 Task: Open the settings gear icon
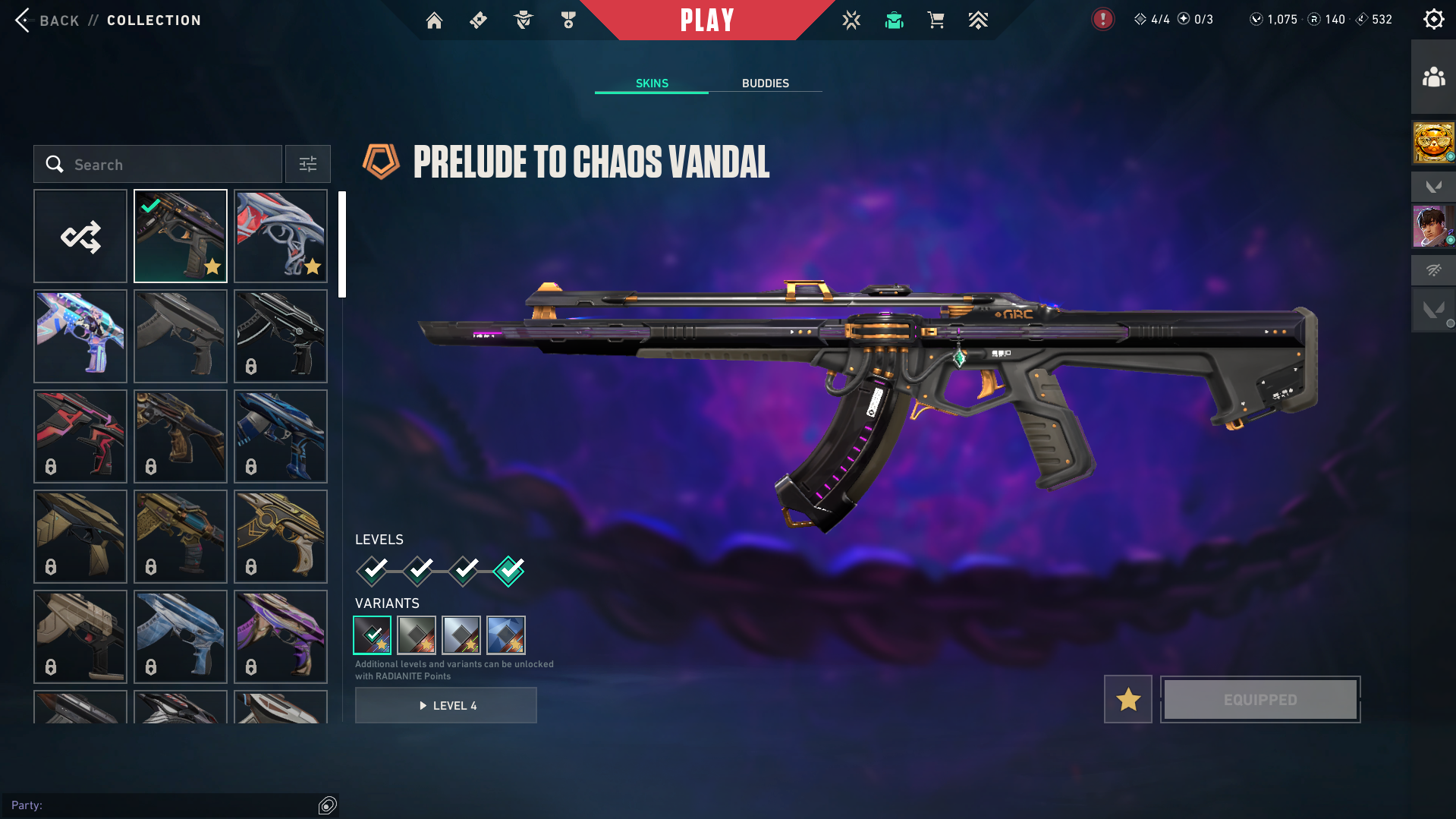tap(1433, 20)
